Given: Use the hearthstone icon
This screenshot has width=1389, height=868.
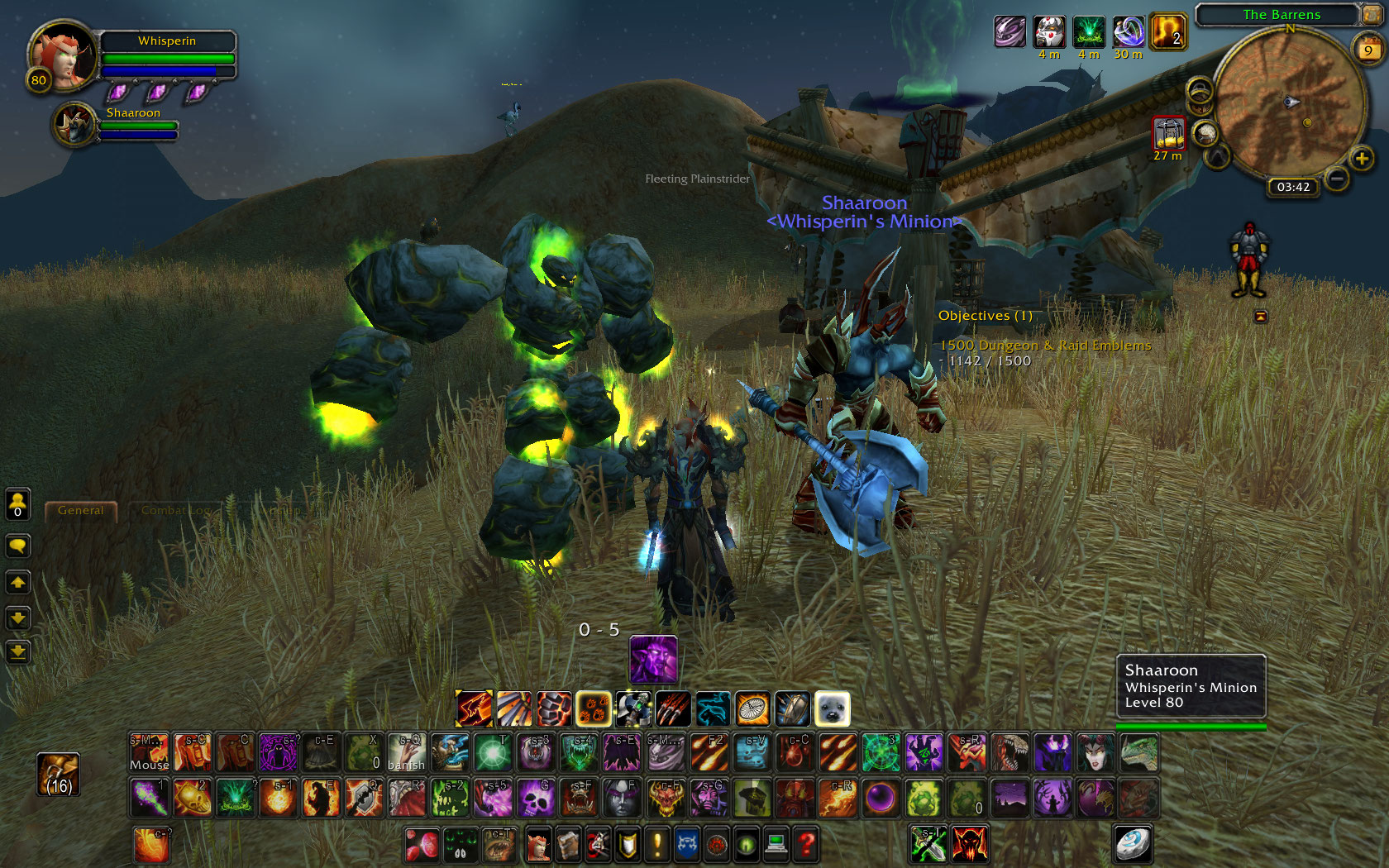Looking at the screenshot, I should [1131, 844].
